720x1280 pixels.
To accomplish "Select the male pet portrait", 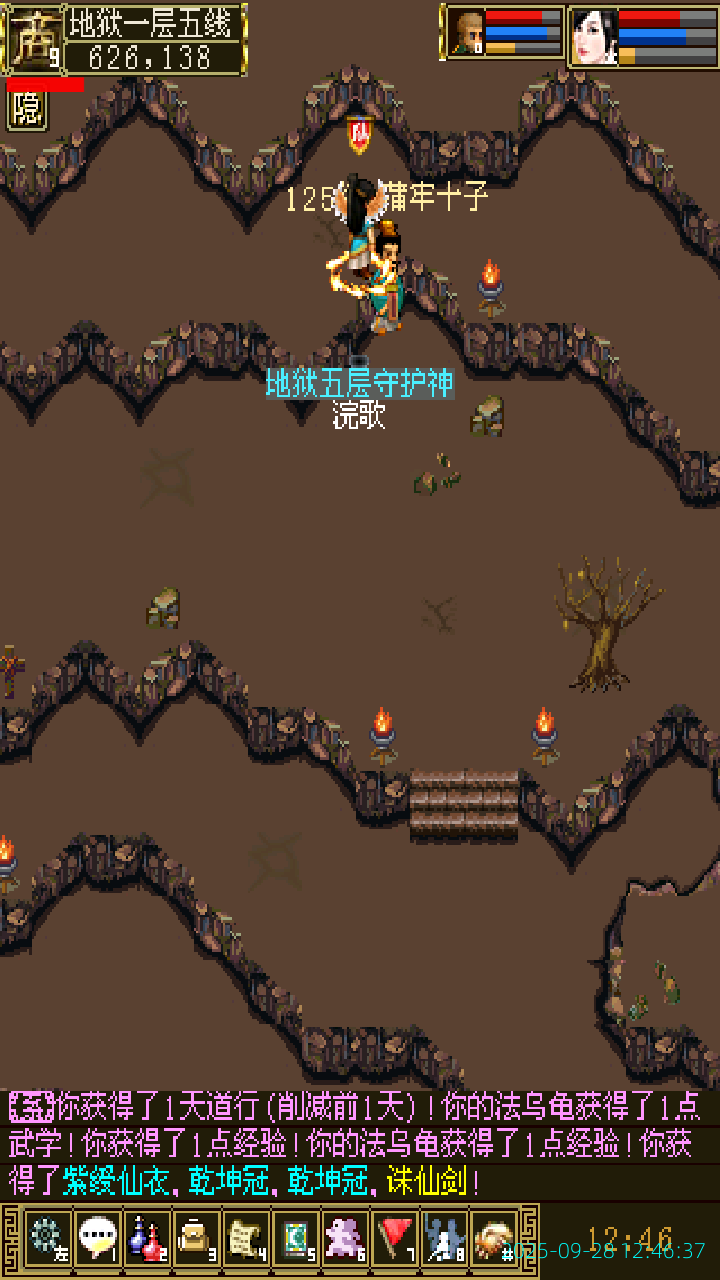I will point(466,33).
